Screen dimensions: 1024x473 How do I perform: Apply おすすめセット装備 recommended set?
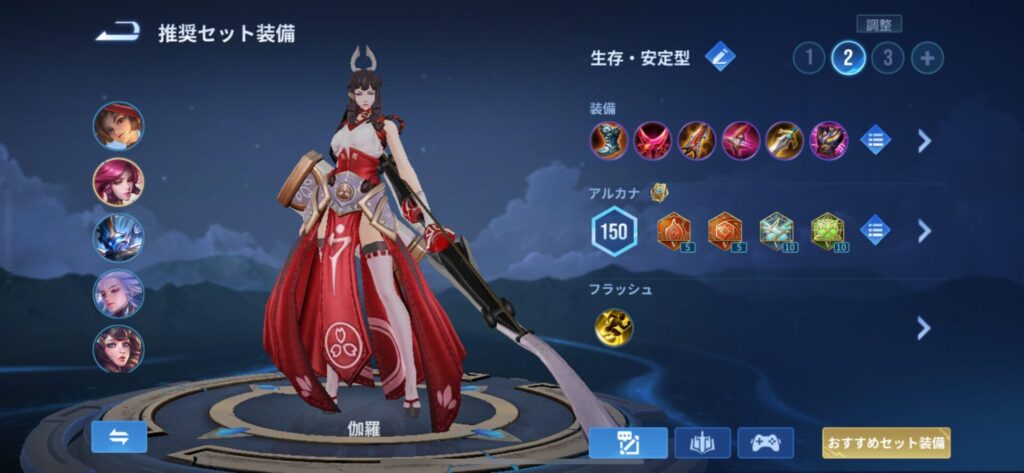tap(886, 442)
